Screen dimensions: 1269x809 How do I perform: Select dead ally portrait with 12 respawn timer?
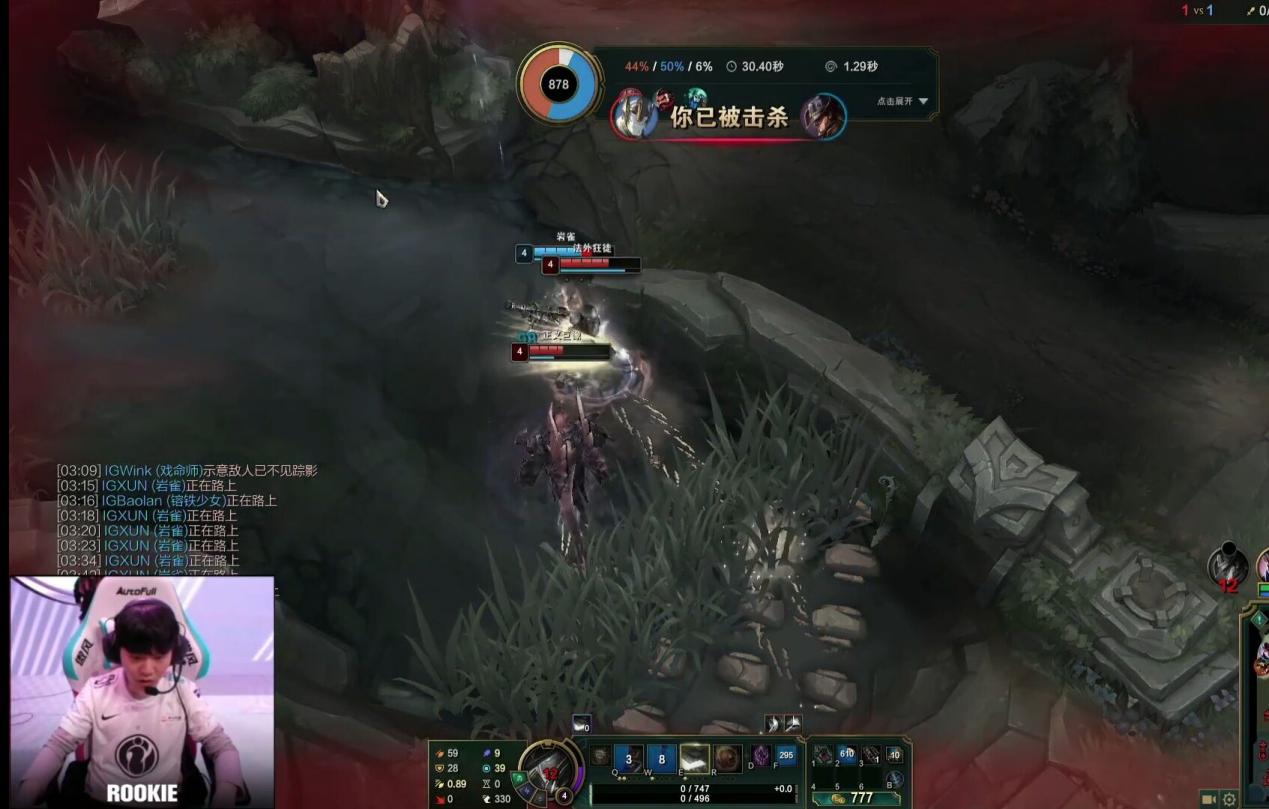point(1227,566)
